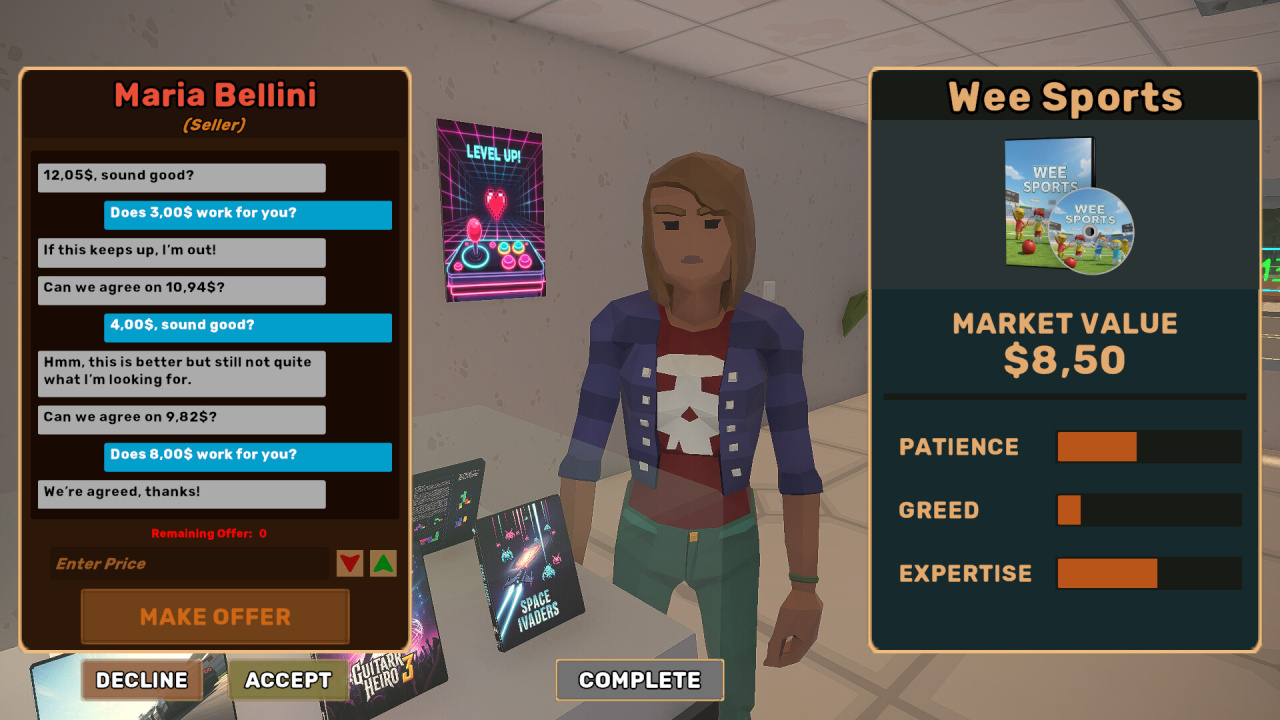
Task: Focus the Enter Price field
Action: click(x=189, y=564)
